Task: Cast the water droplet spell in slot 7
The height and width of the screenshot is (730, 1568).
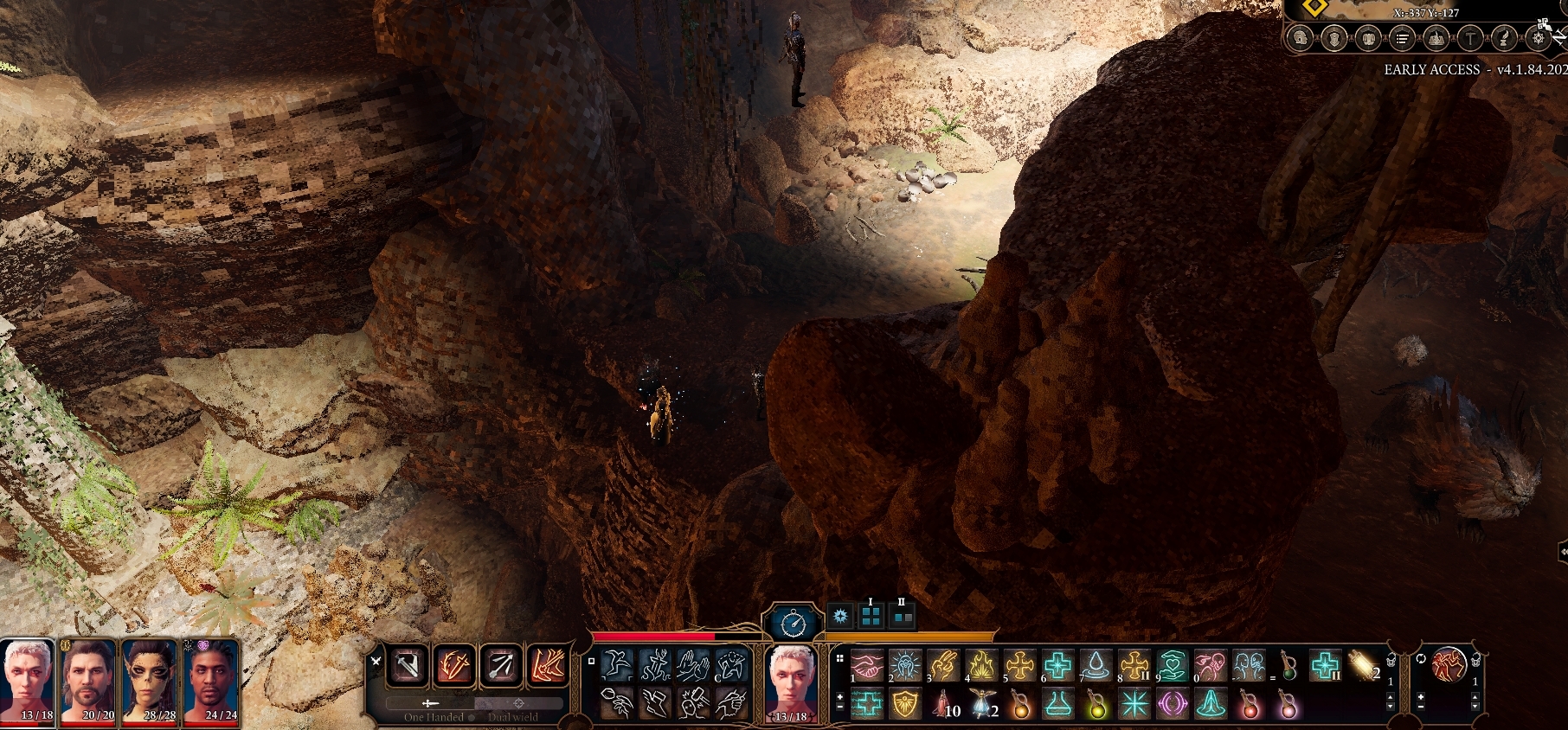Action: point(1096,666)
